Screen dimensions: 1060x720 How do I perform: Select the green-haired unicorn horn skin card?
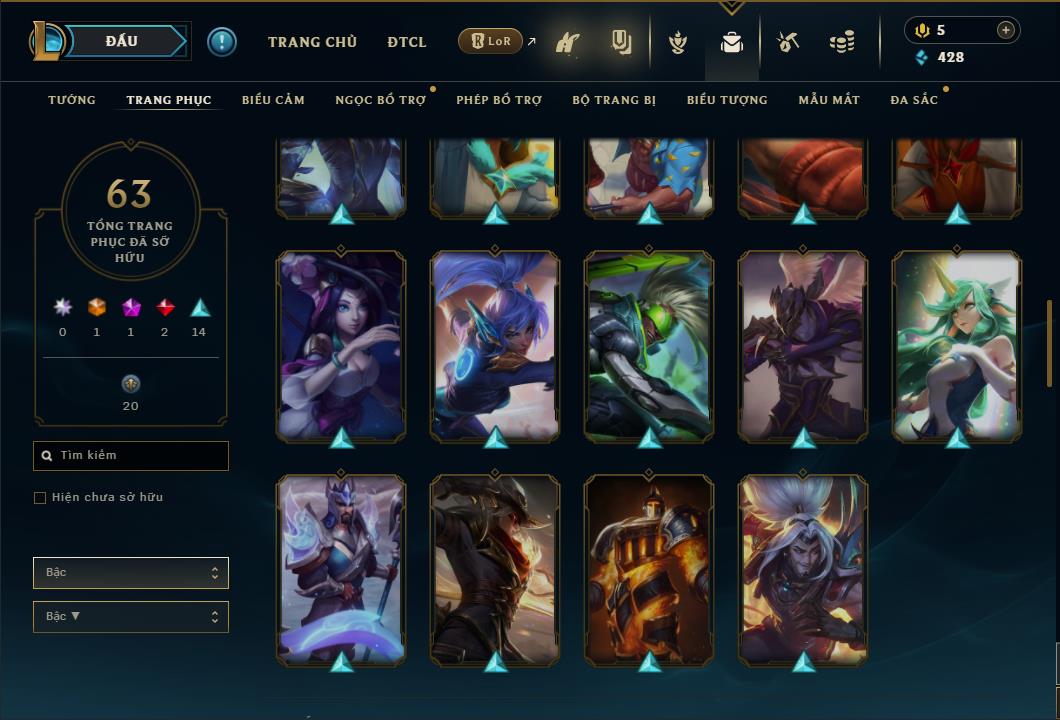click(x=957, y=345)
